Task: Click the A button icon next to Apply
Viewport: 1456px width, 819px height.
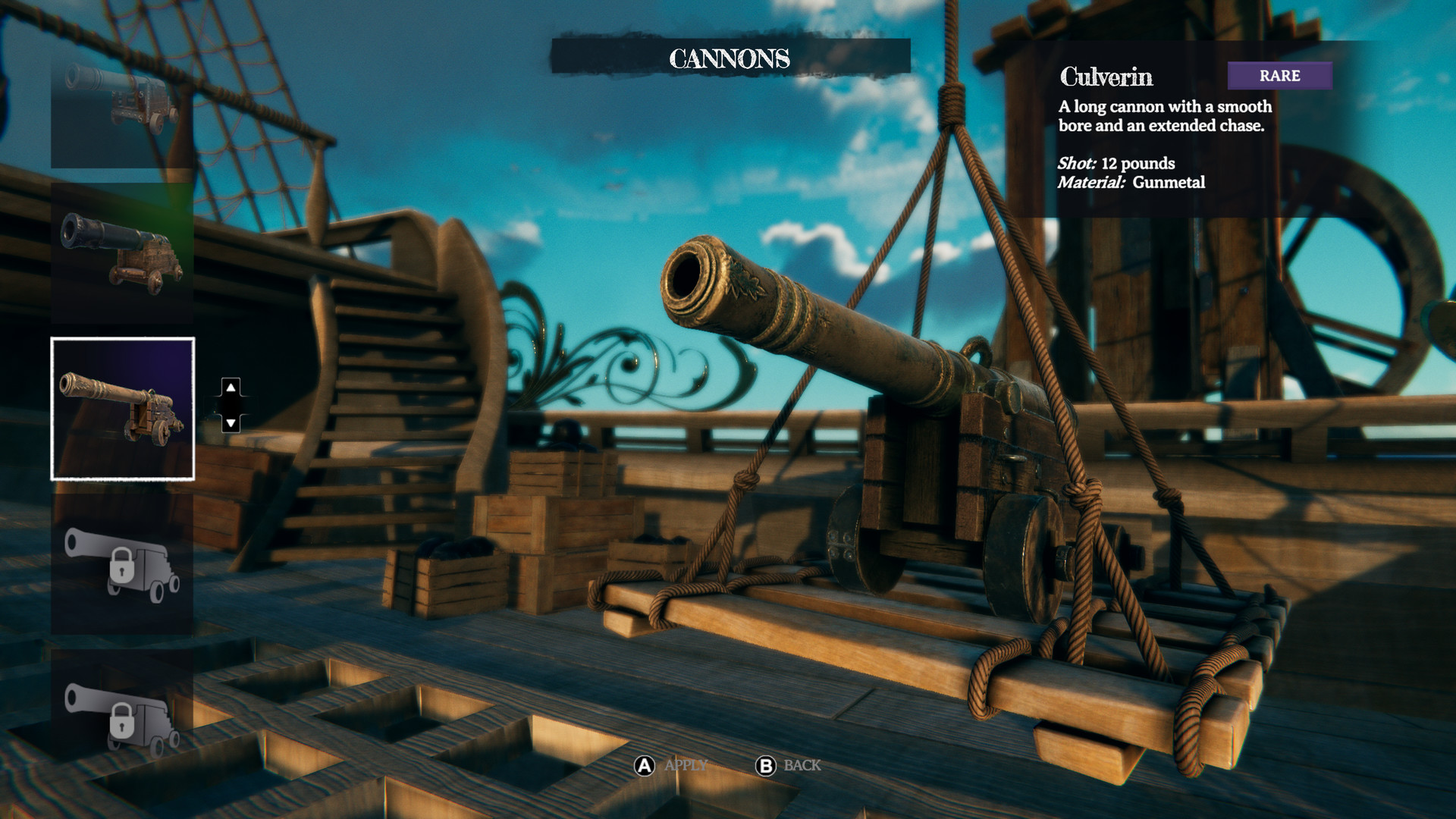Action: (x=643, y=766)
